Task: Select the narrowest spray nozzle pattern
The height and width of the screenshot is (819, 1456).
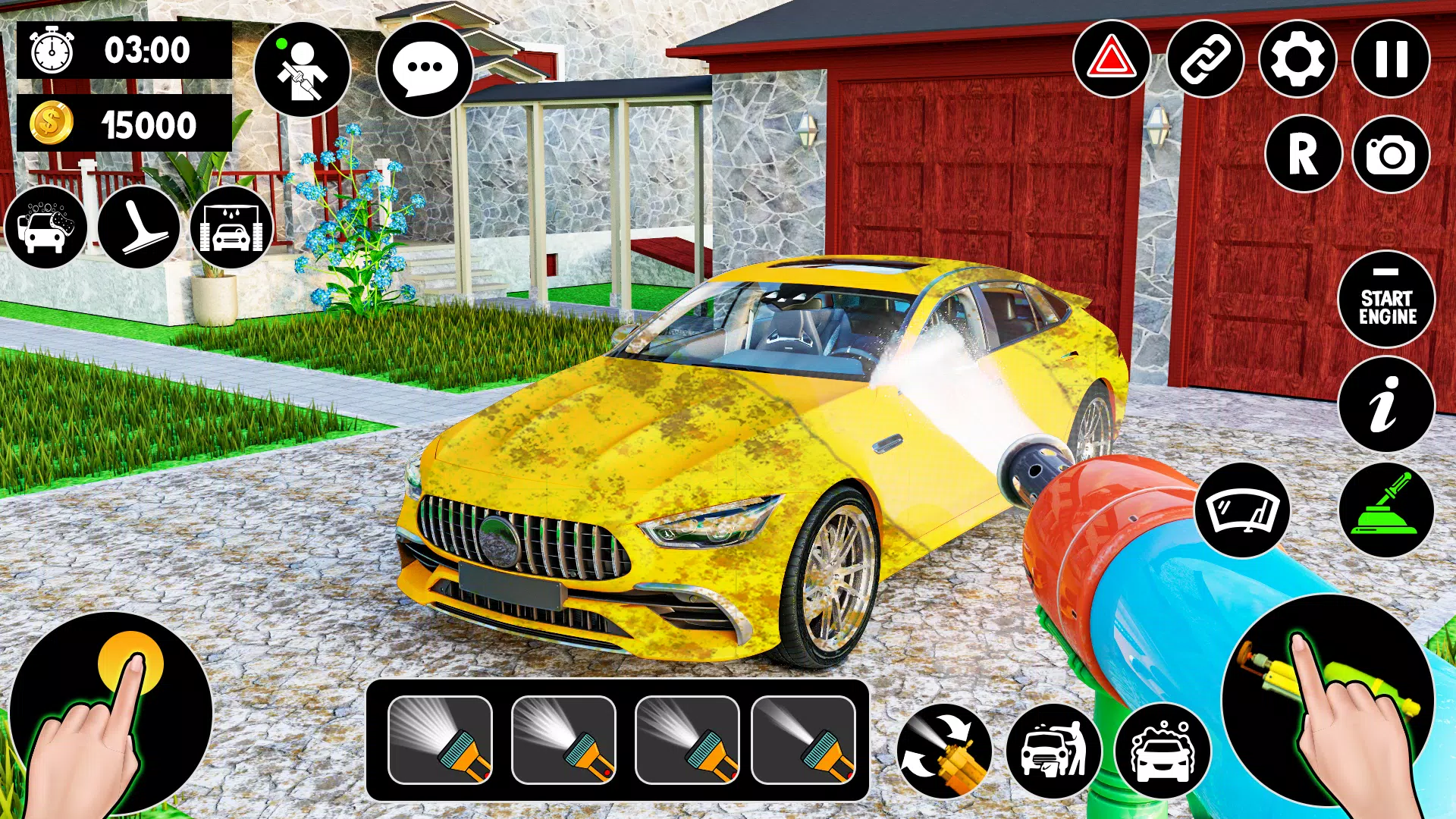Action: [x=804, y=740]
